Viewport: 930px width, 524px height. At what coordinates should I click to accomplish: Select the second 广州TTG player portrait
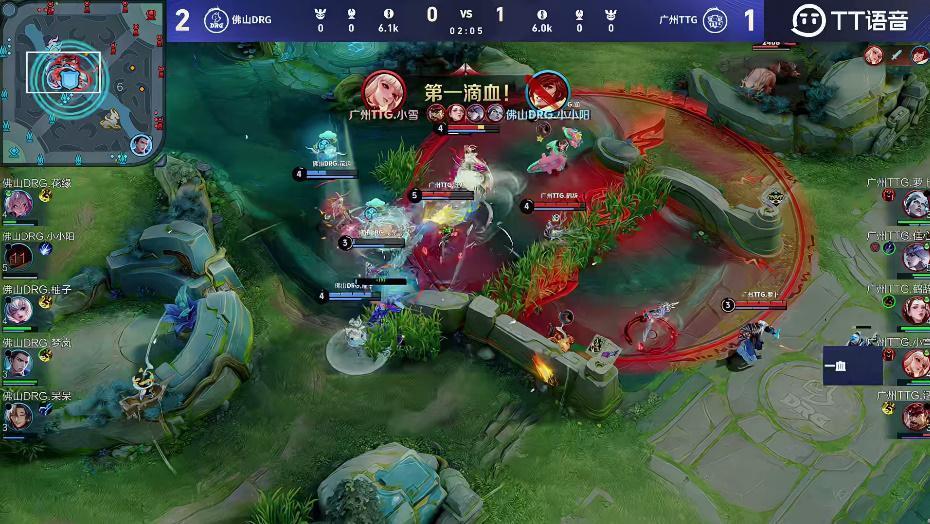pos(915,257)
